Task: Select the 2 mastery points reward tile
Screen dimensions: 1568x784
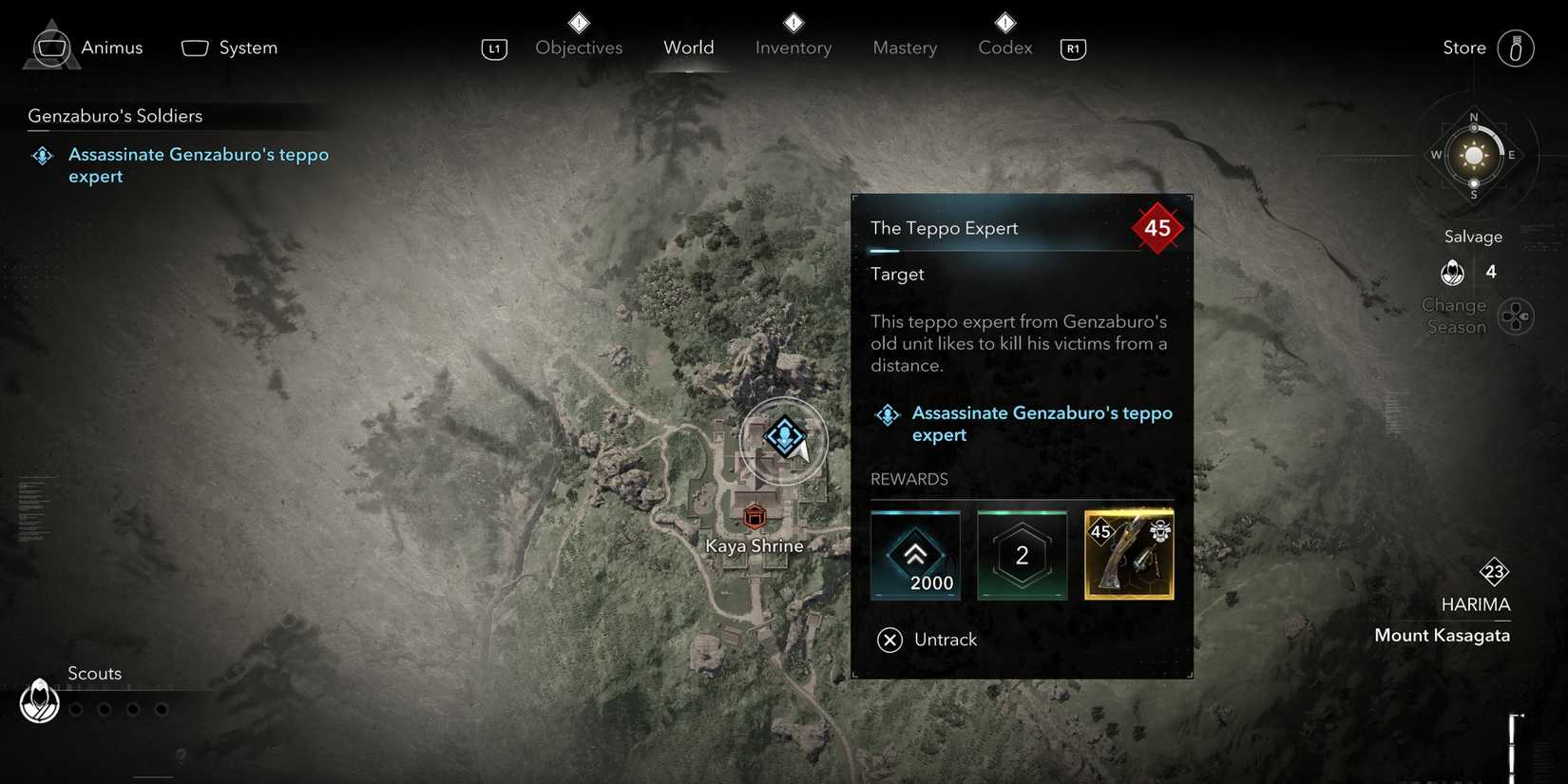Action: [x=1022, y=556]
